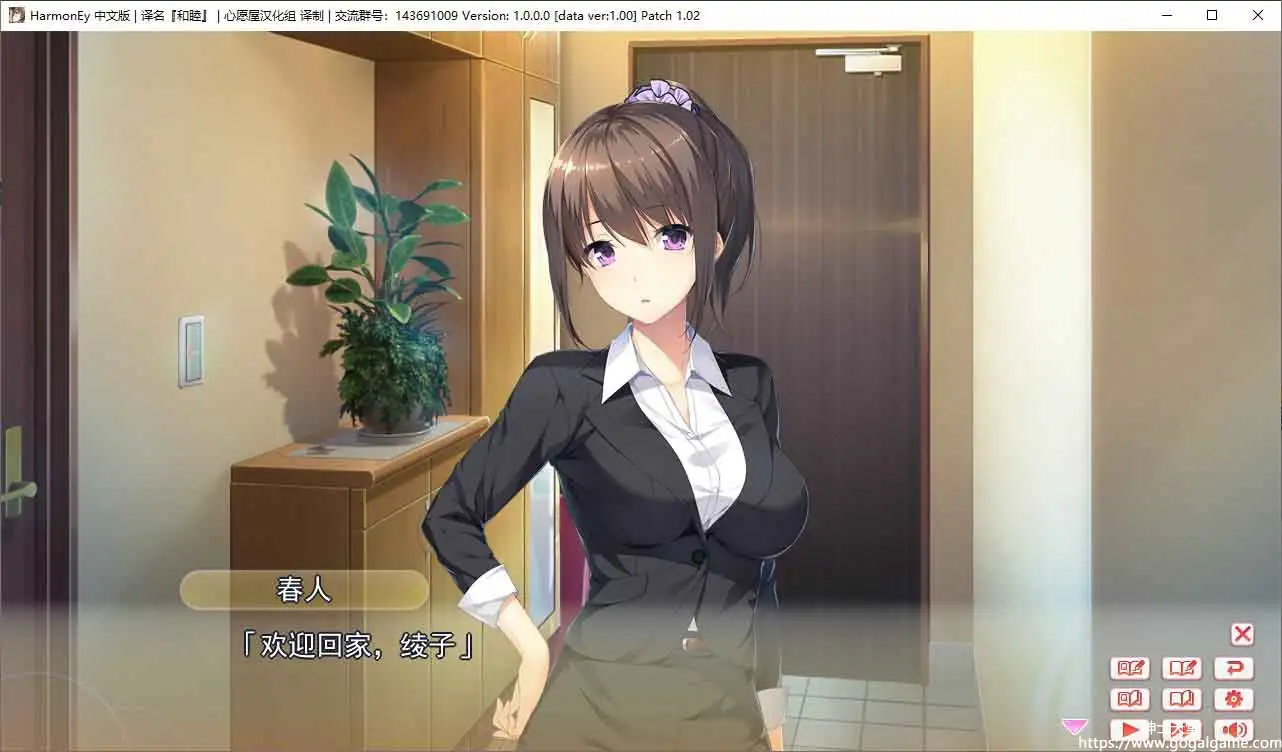Hide the quick menu with the pink triangle
This screenshot has width=1282, height=752.
click(x=1074, y=726)
